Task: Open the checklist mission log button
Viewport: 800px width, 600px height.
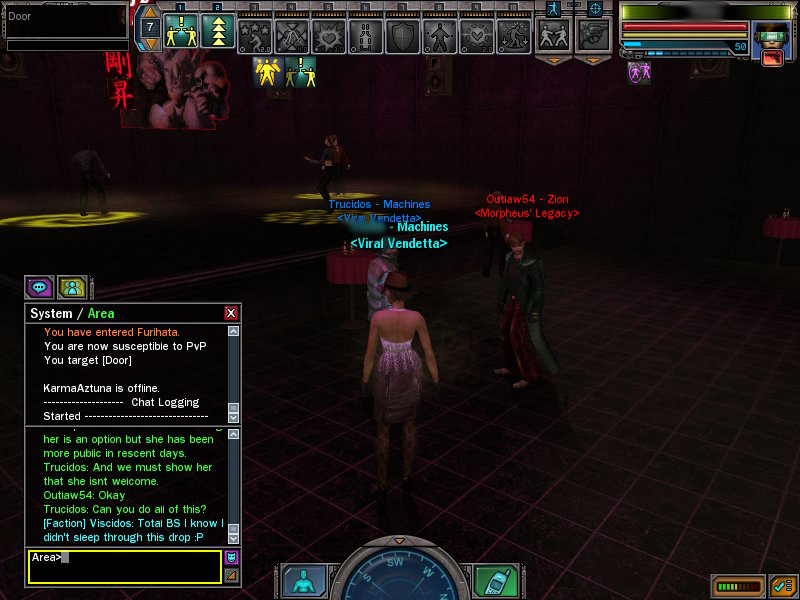Action: coord(783,586)
